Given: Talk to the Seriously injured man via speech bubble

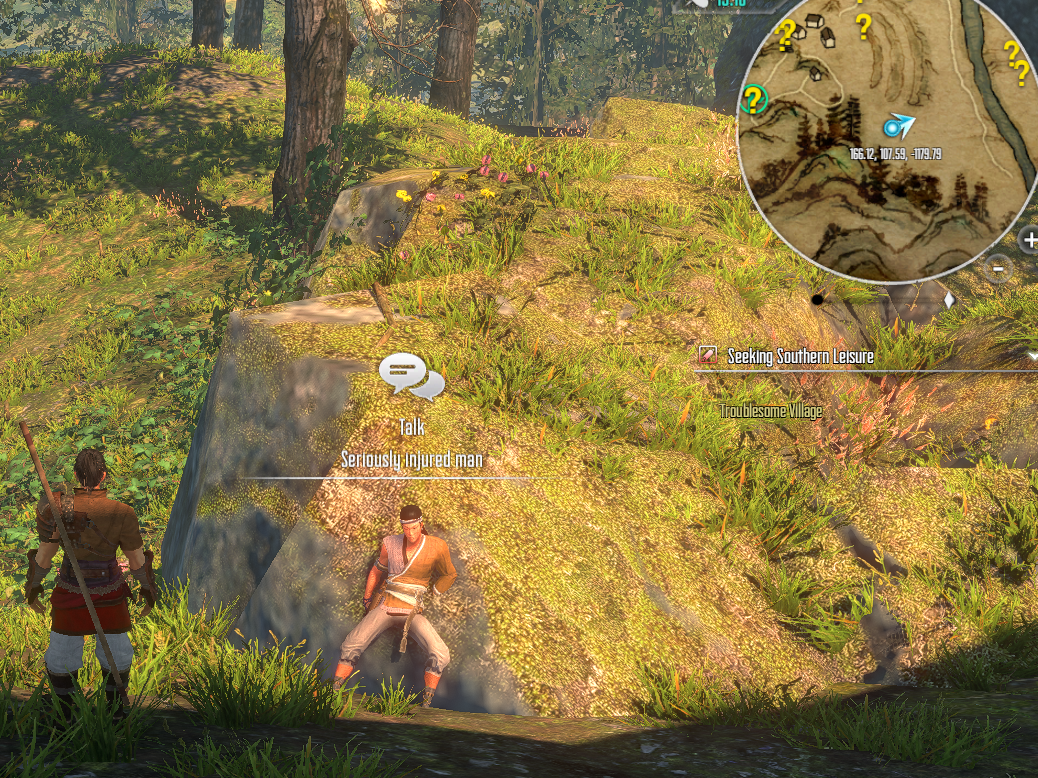Looking at the screenshot, I should [411, 375].
